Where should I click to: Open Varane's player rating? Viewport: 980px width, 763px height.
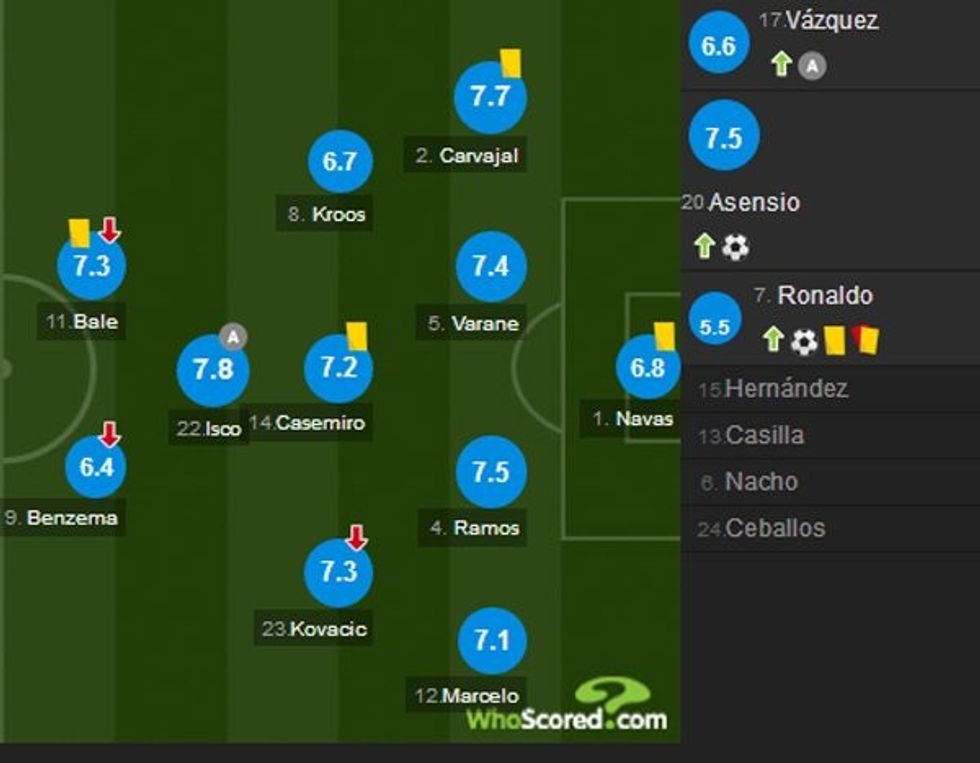click(490, 266)
